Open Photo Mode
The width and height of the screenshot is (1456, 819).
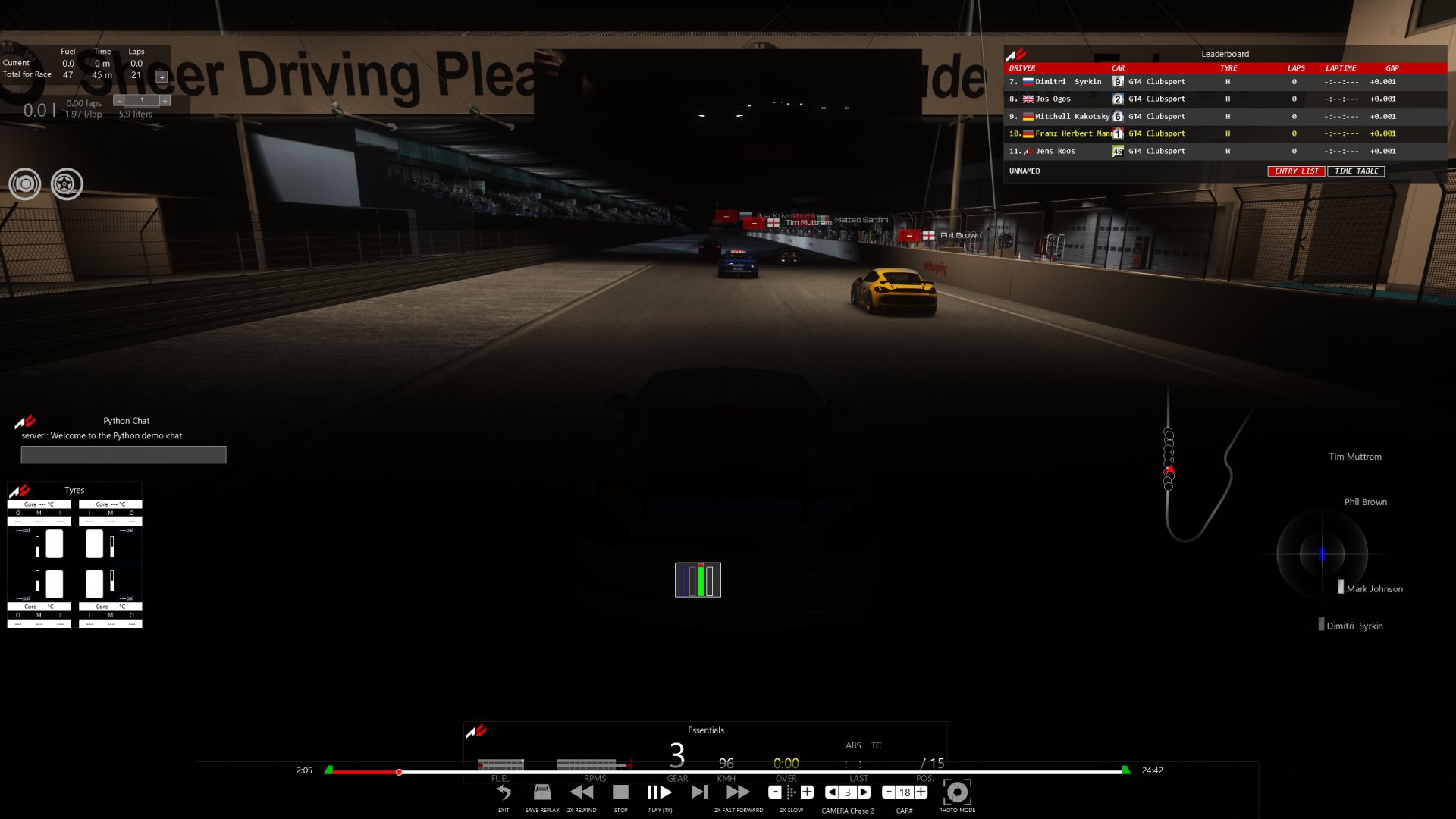pyautogui.click(x=957, y=792)
